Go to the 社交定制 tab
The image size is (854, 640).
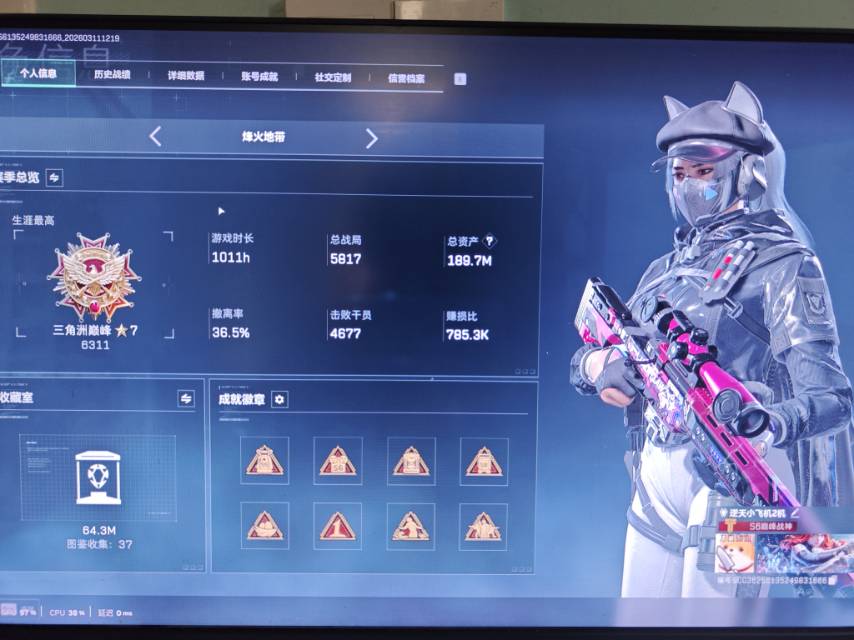[x=333, y=77]
